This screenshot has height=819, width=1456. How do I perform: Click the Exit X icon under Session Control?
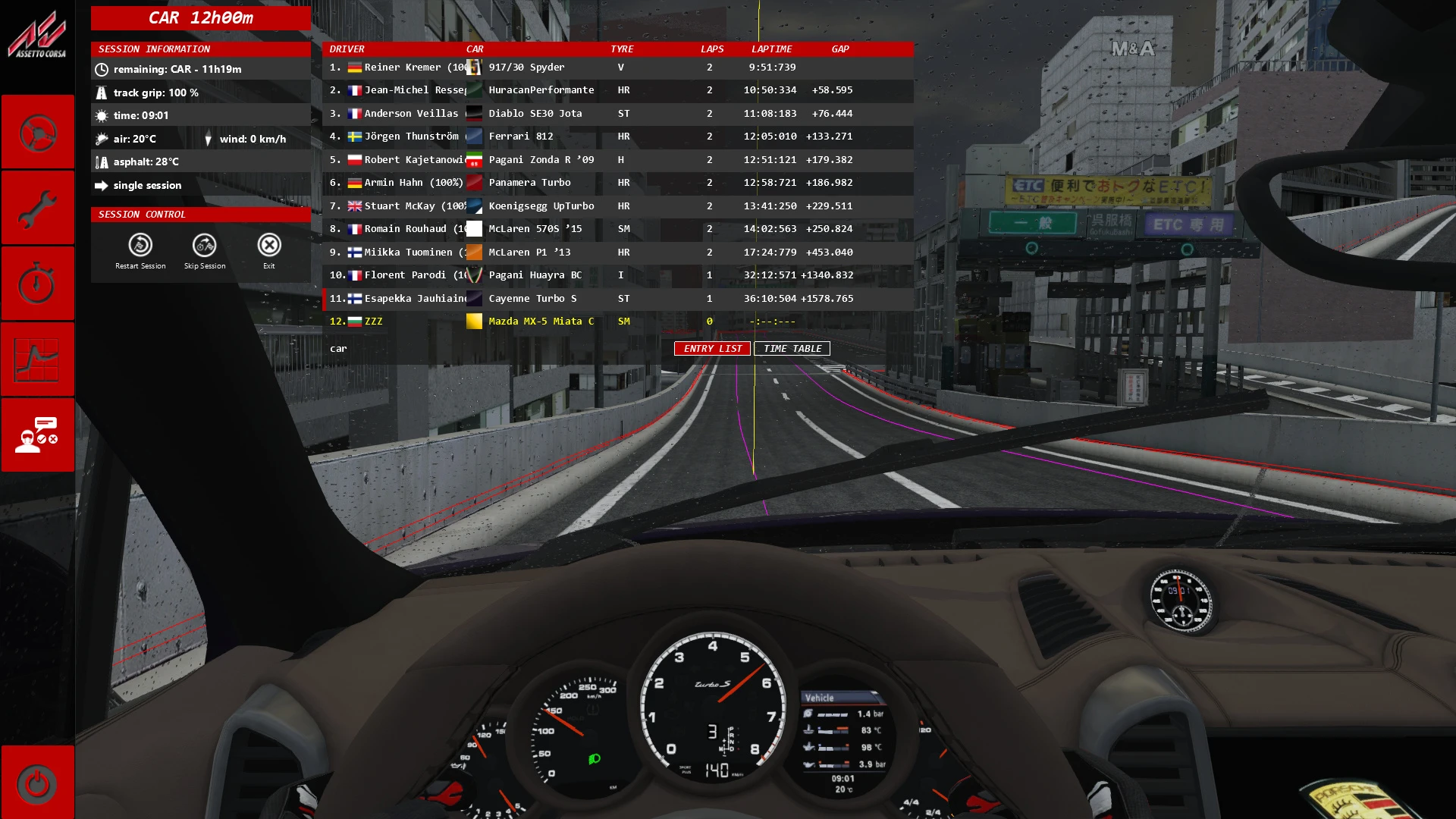click(269, 245)
